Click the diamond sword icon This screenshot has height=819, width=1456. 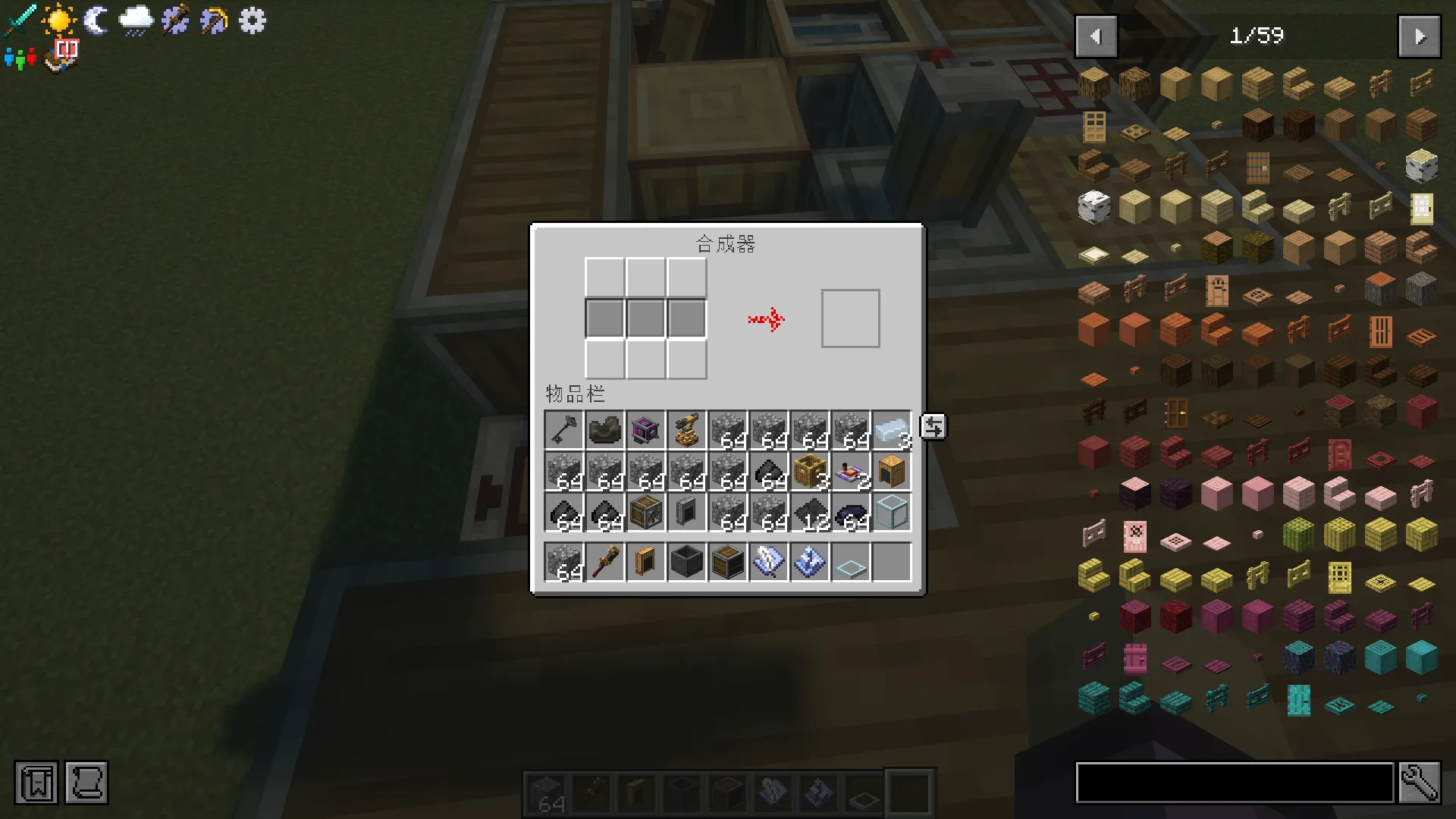[x=19, y=20]
